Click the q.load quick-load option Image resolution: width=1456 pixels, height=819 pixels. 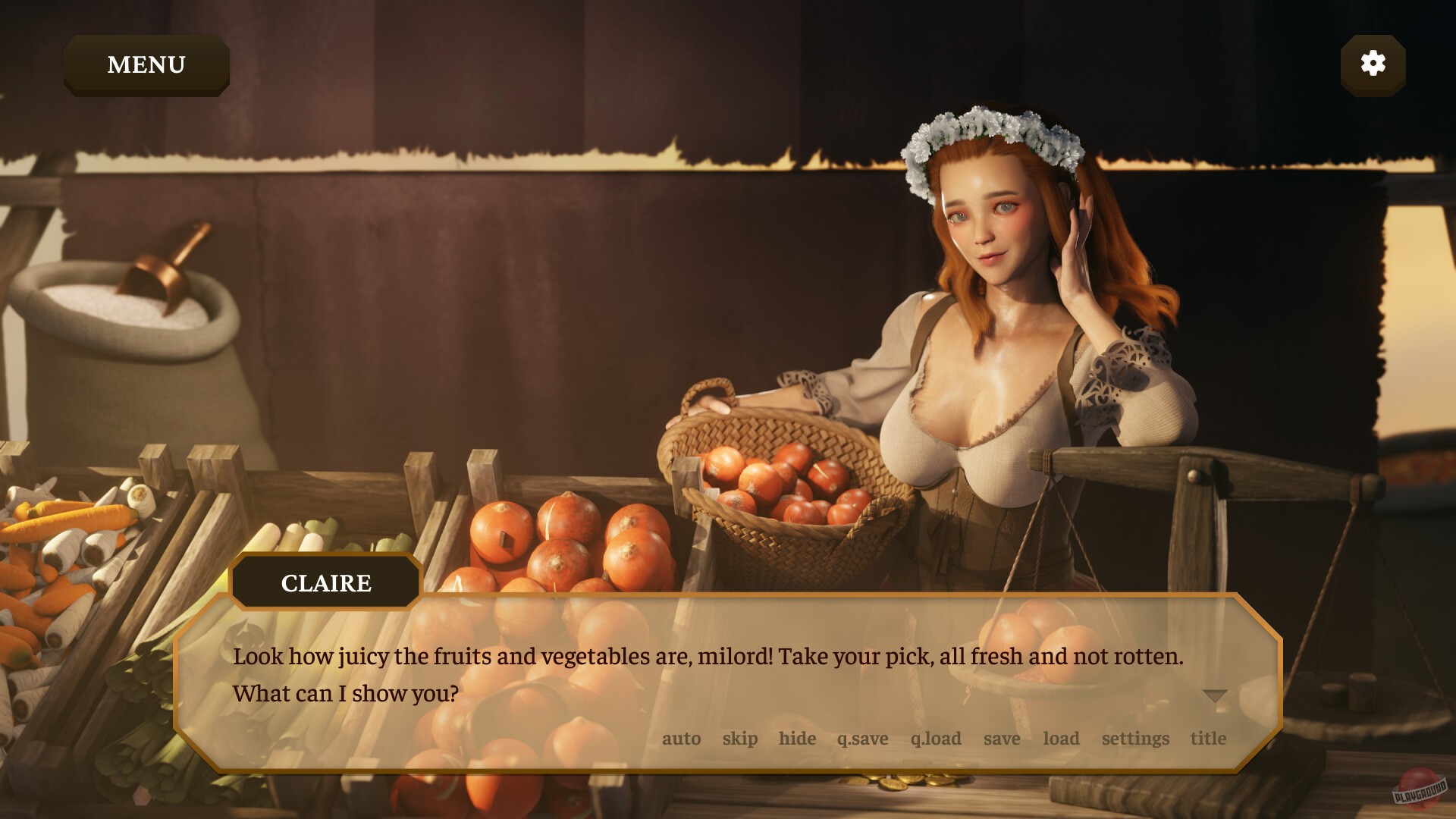935,738
